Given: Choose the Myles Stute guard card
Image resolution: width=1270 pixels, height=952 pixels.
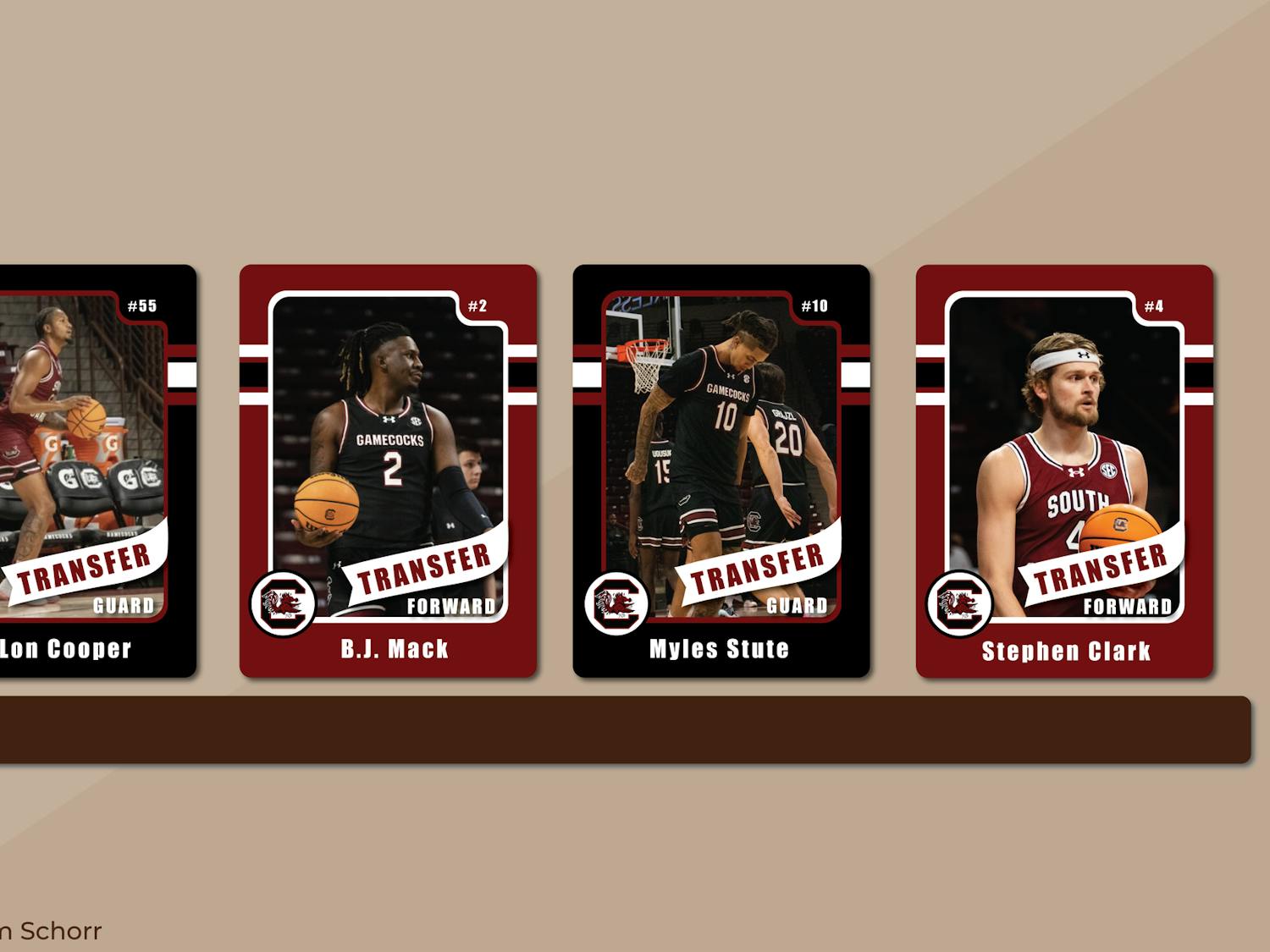Looking at the screenshot, I should click(x=721, y=470).
